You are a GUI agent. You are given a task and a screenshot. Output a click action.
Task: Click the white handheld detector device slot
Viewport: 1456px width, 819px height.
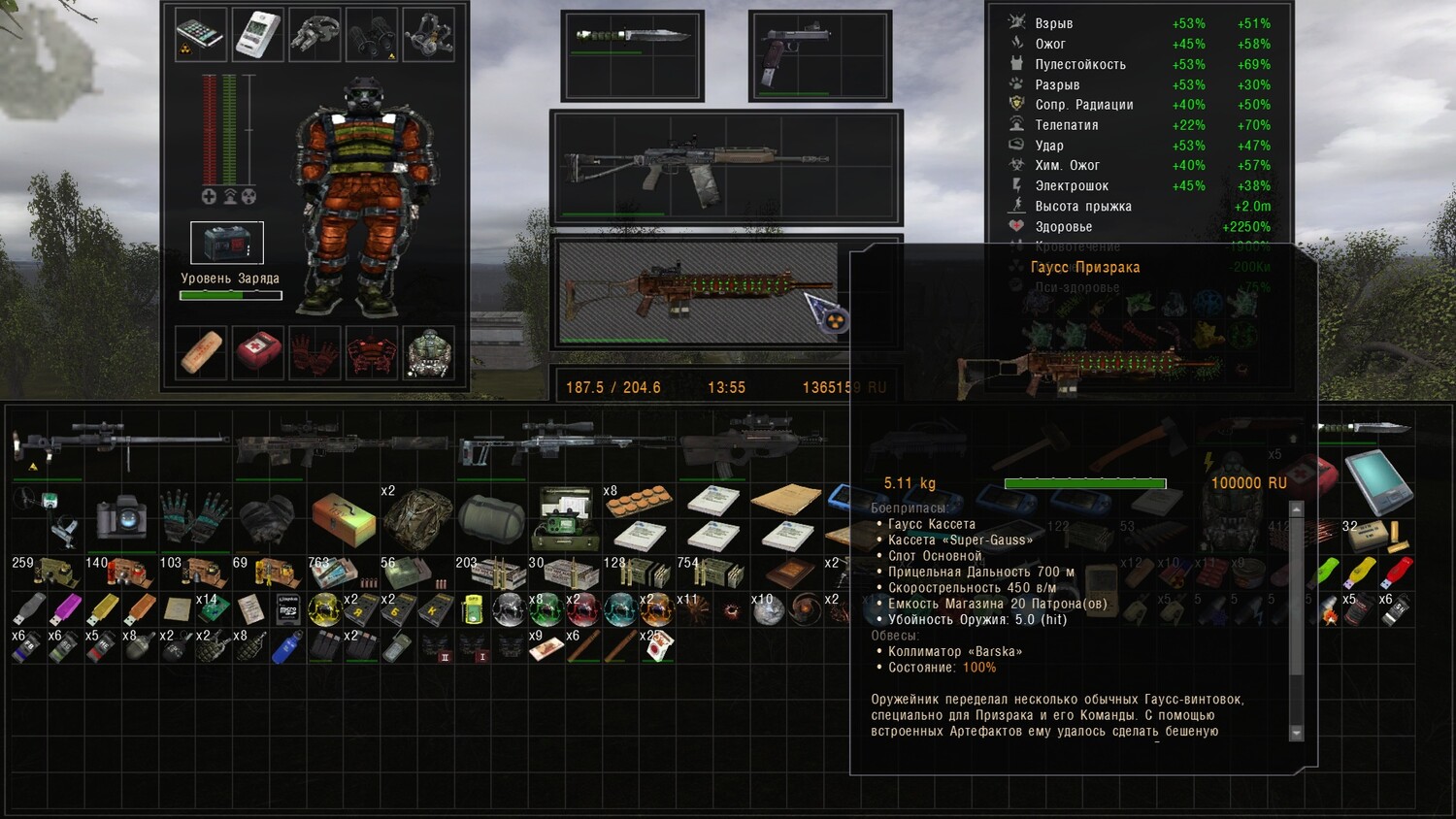pyautogui.click(x=257, y=34)
